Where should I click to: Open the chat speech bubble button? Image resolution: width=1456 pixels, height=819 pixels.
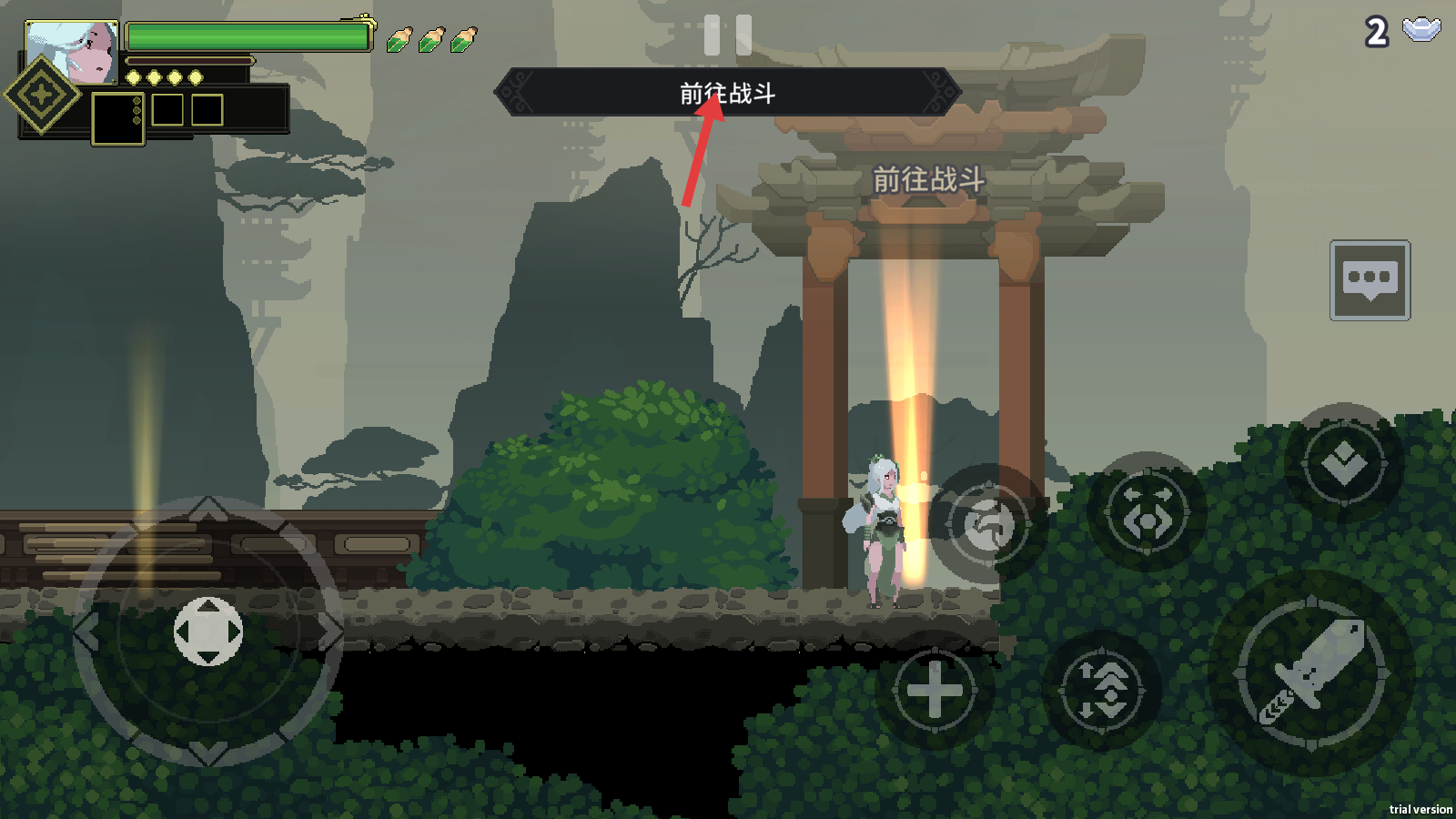pos(1370,280)
